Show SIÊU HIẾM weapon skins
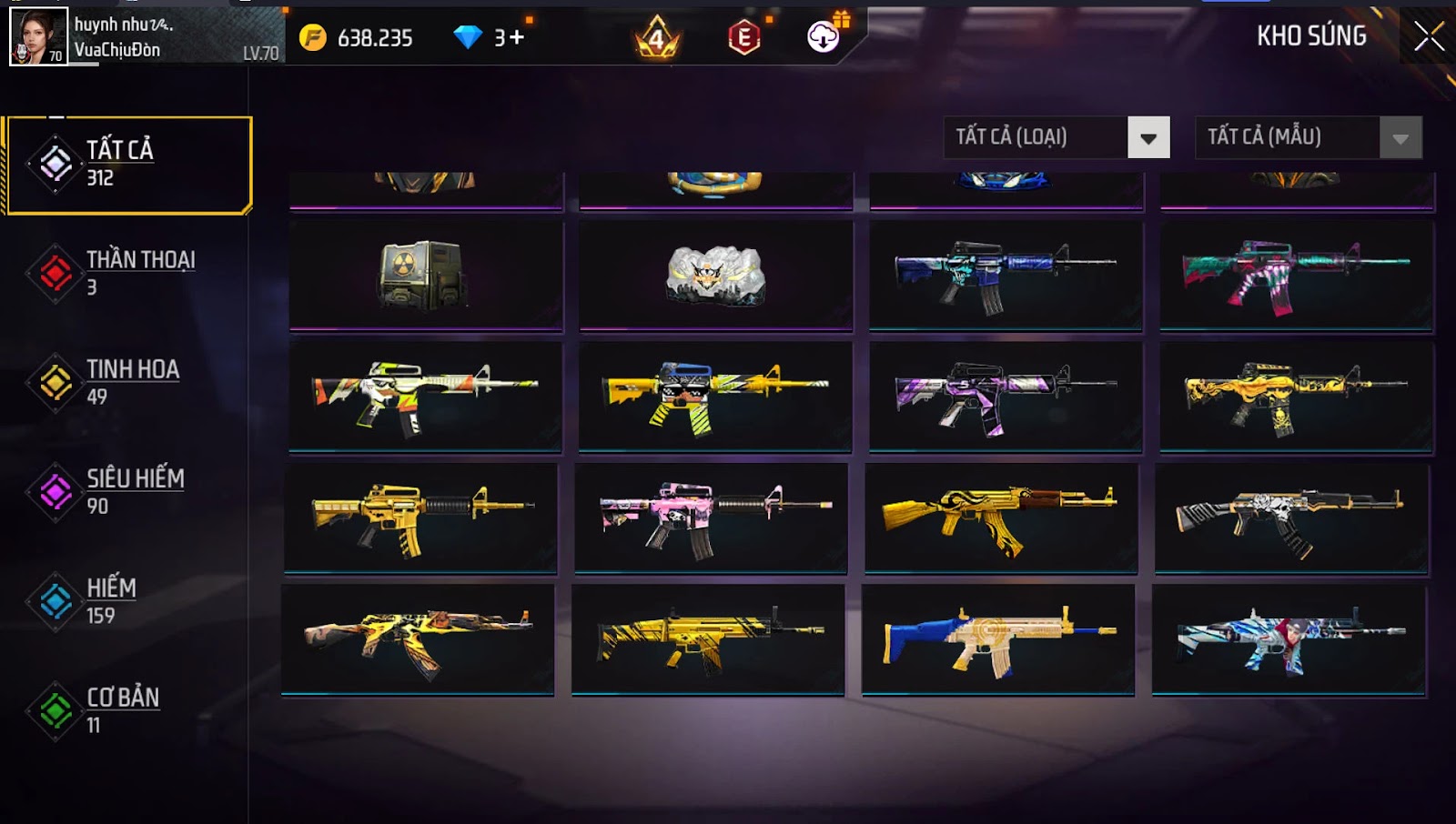1456x824 pixels. tap(127, 492)
